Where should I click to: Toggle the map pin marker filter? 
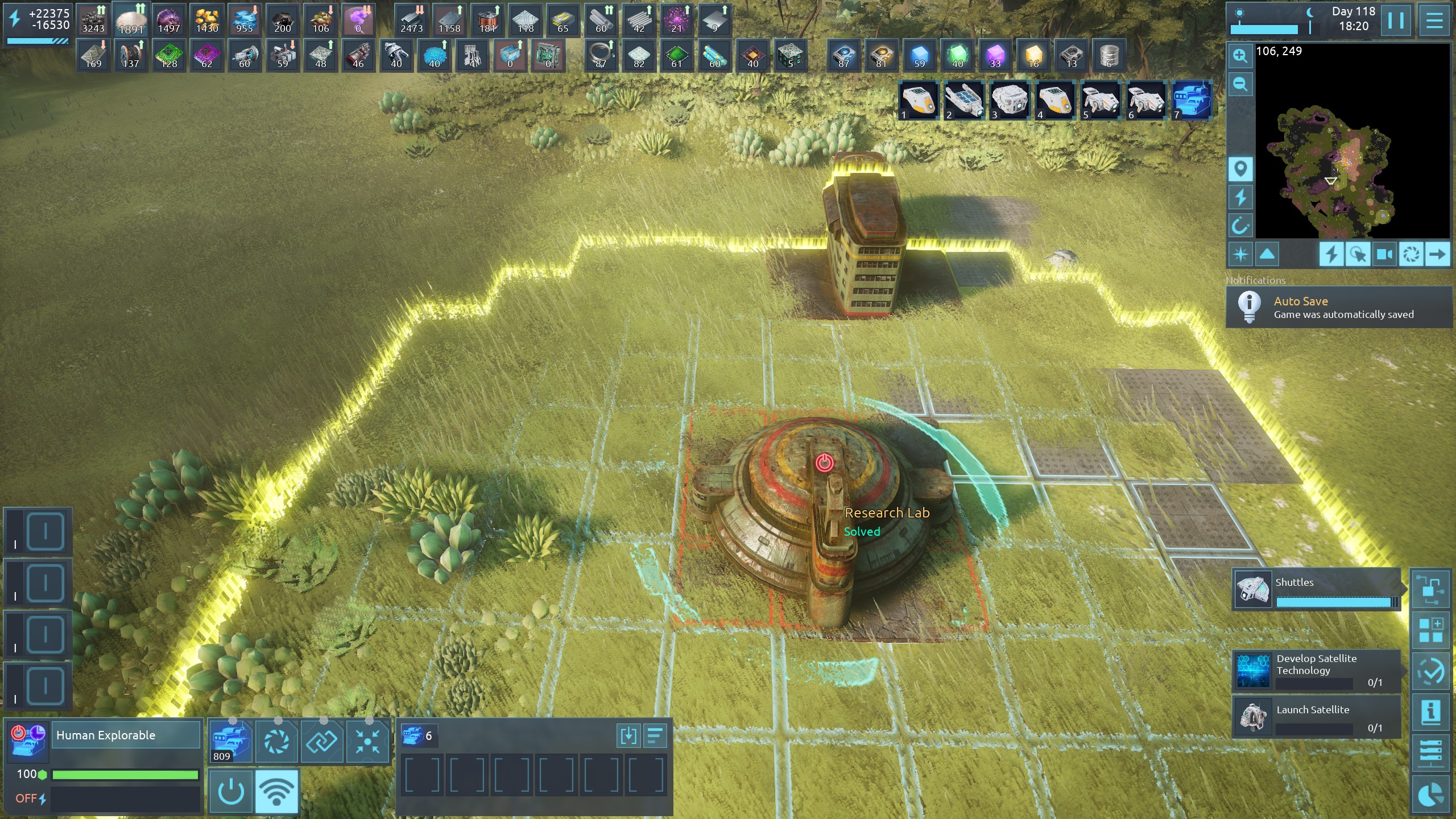[1240, 169]
